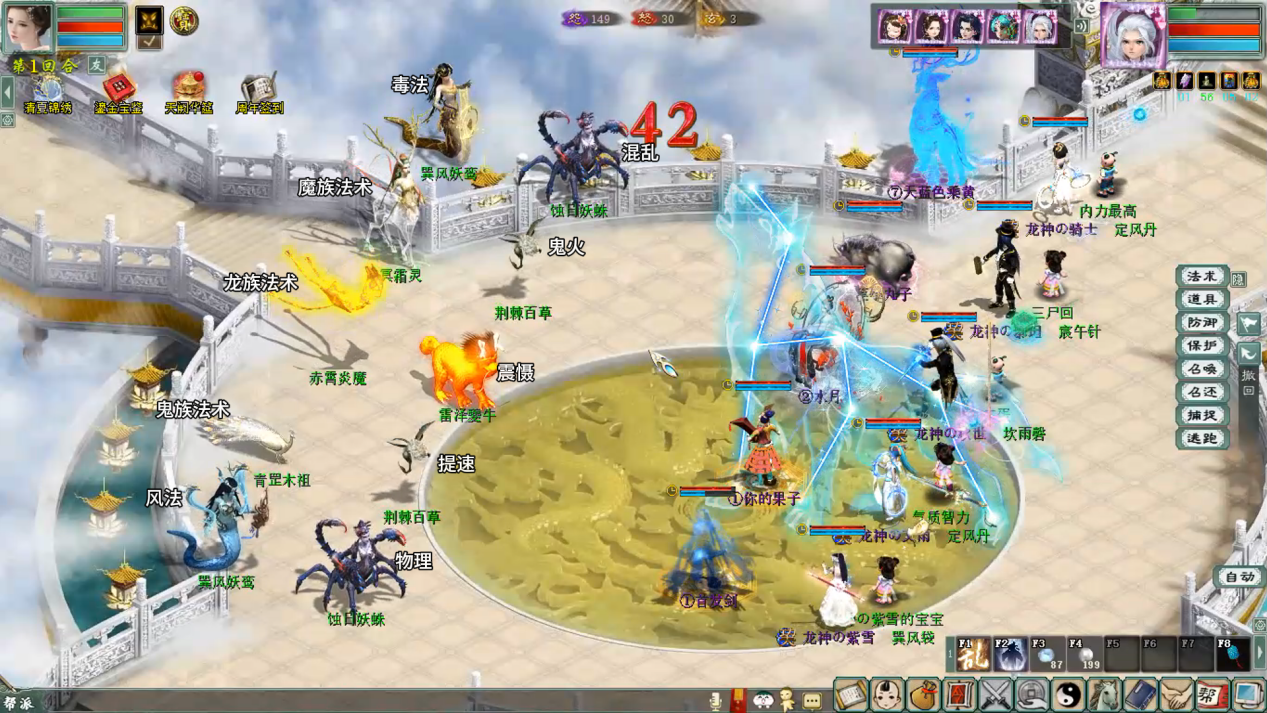The height and width of the screenshot is (713, 1267).
Task: Open the money bag inventory icon
Action: coord(923,694)
